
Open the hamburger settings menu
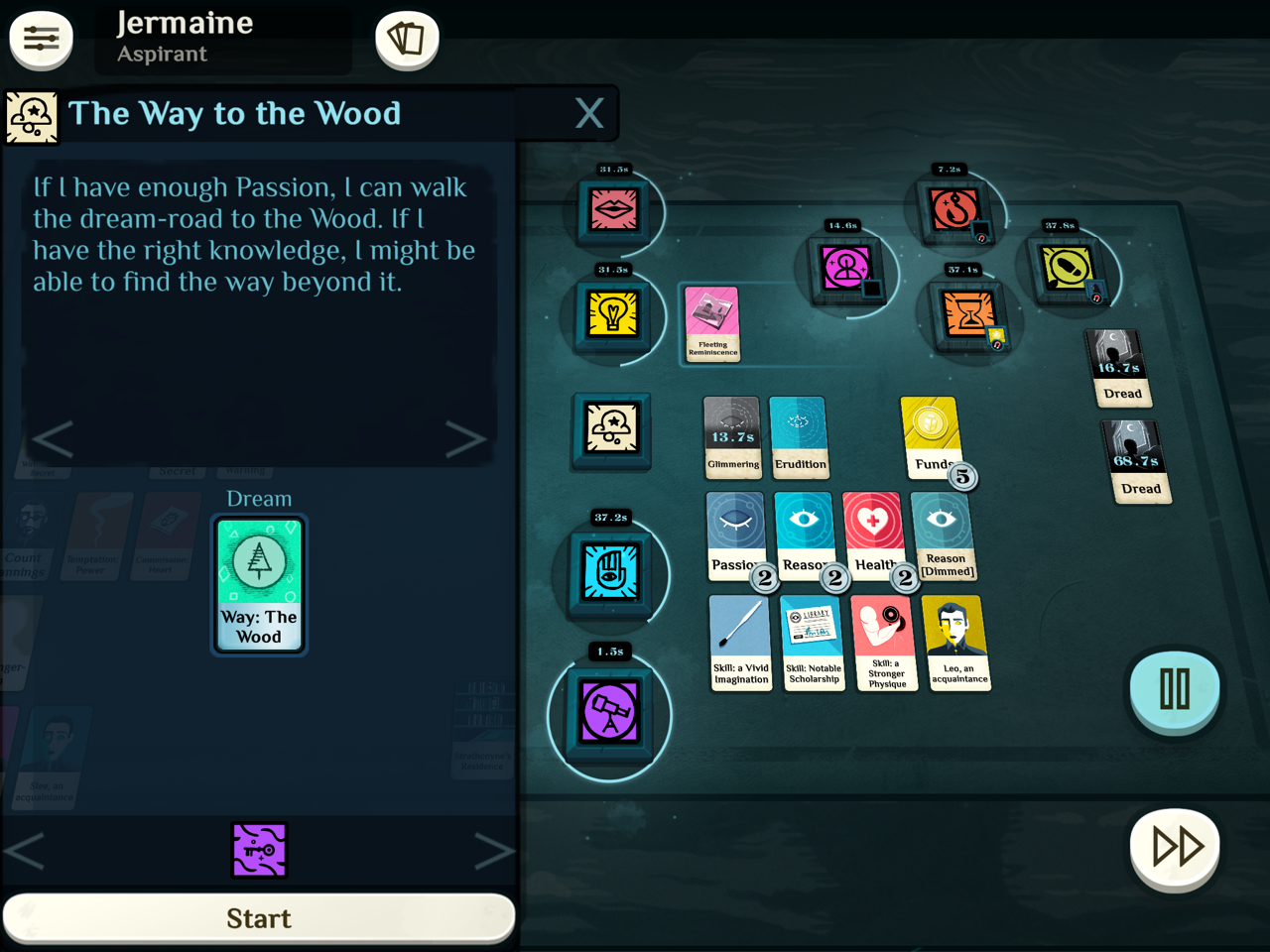(x=41, y=40)
